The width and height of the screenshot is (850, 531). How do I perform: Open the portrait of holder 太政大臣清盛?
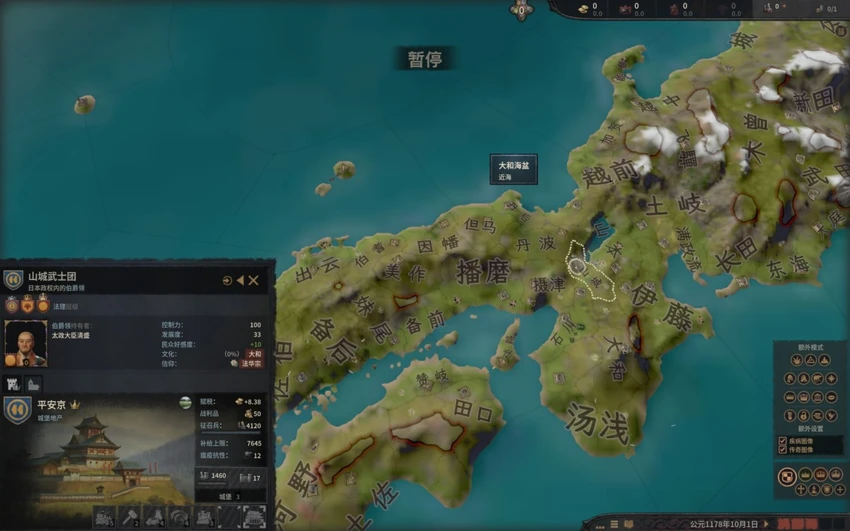click(x=25, y=340)
